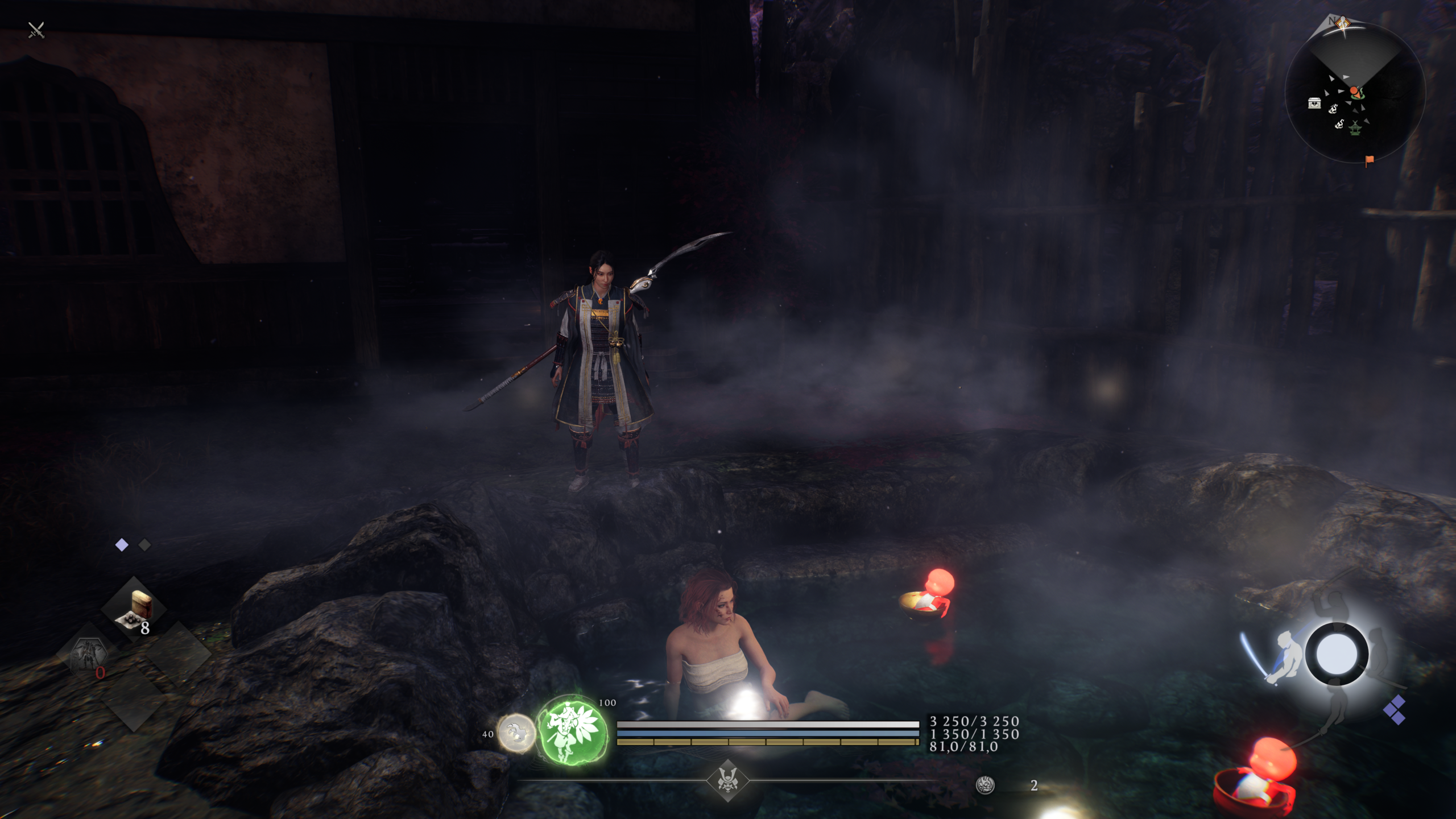Viewport: 1456px width, 819px height.
Task: Select the orange flag marker by the minimap
Action: [x=1369, y=160]
